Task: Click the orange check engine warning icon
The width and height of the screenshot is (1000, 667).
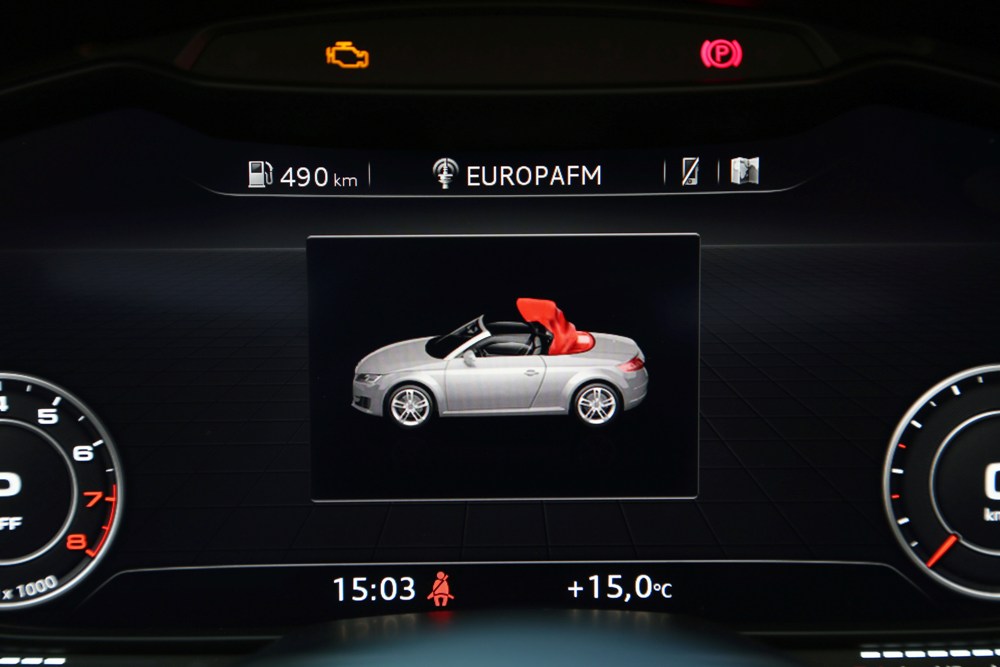Action: point(347,55)
